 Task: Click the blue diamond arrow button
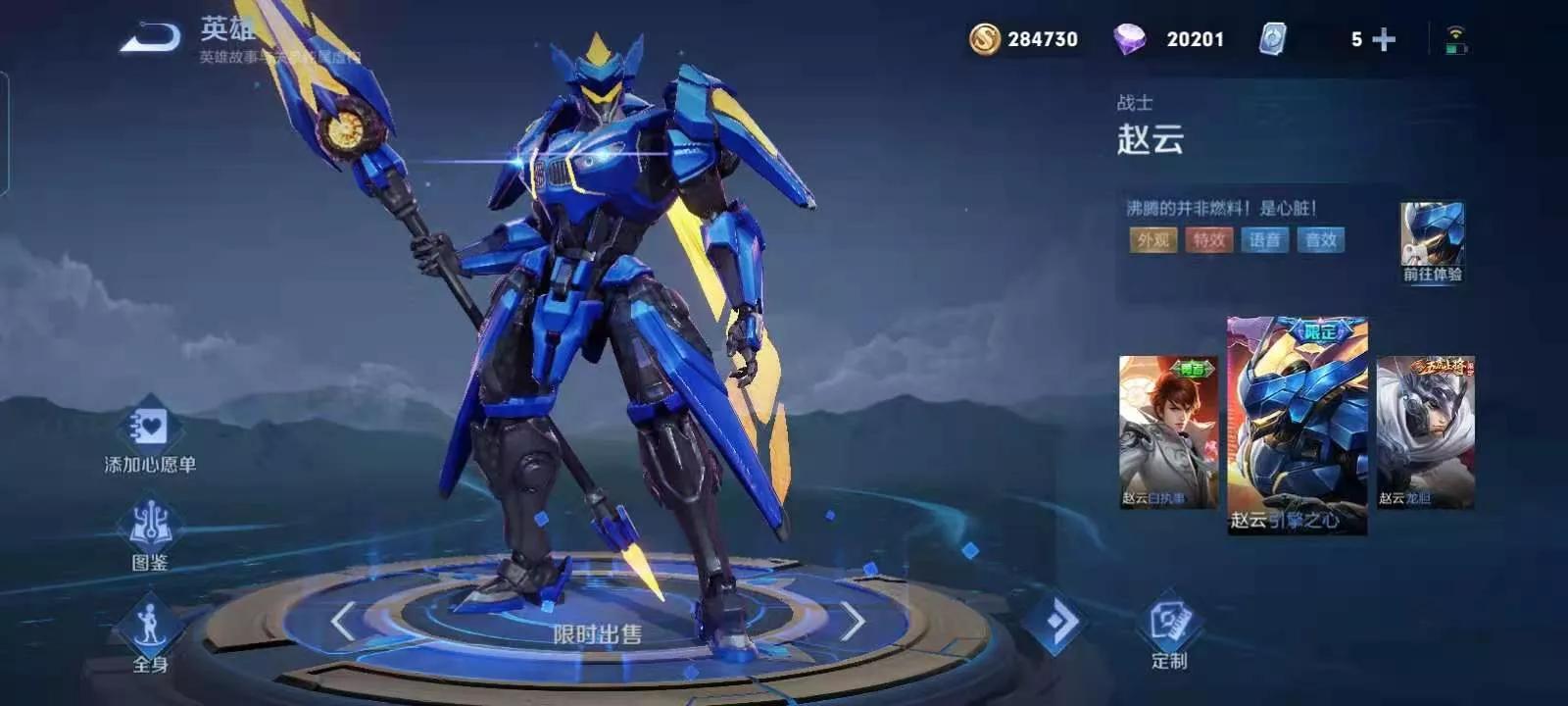click(x=1057, y=621)
